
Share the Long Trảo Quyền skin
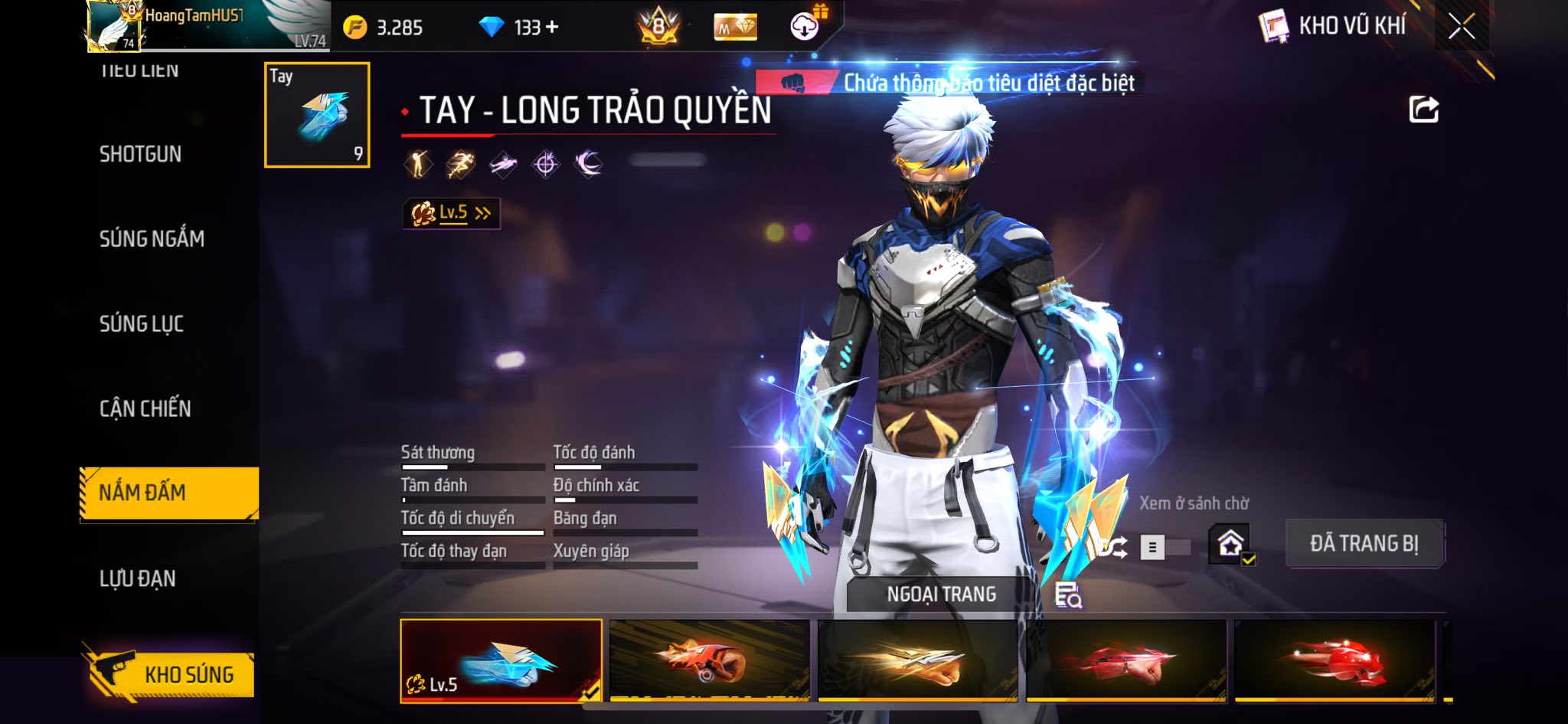point(1423,110)
